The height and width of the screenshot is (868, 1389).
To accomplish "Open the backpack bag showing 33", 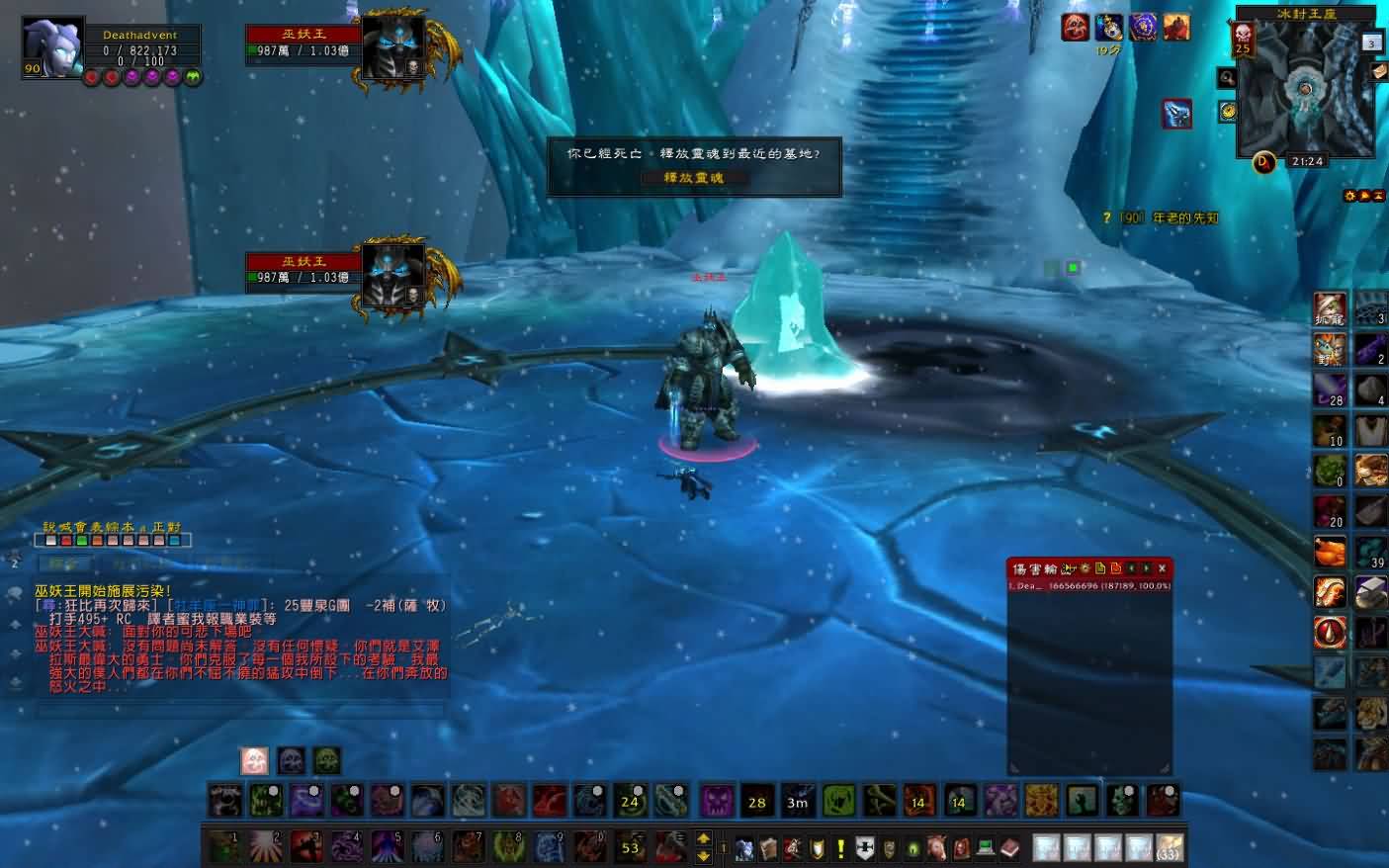I will tap(1169, 847).
